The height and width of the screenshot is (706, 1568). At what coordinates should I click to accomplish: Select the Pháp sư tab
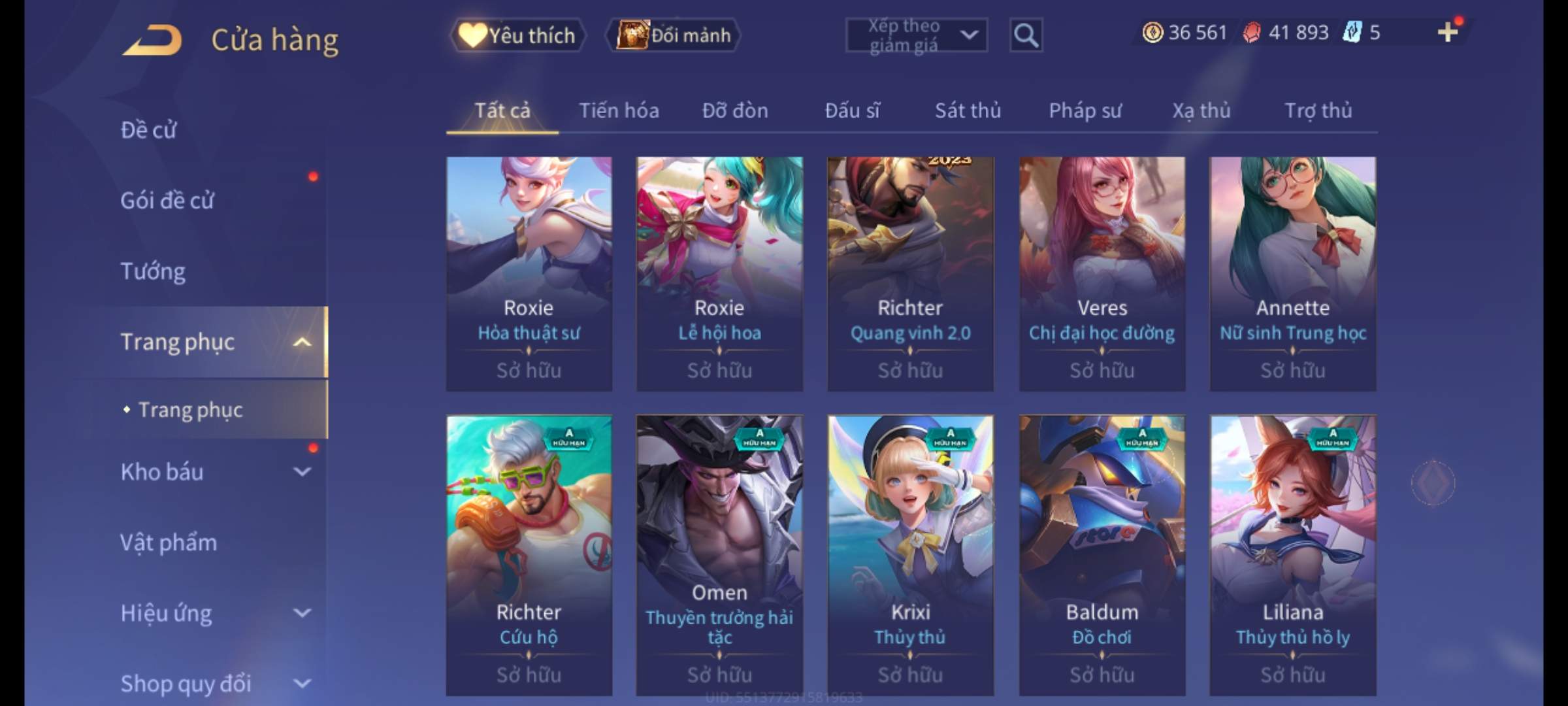pos(1085,110)
